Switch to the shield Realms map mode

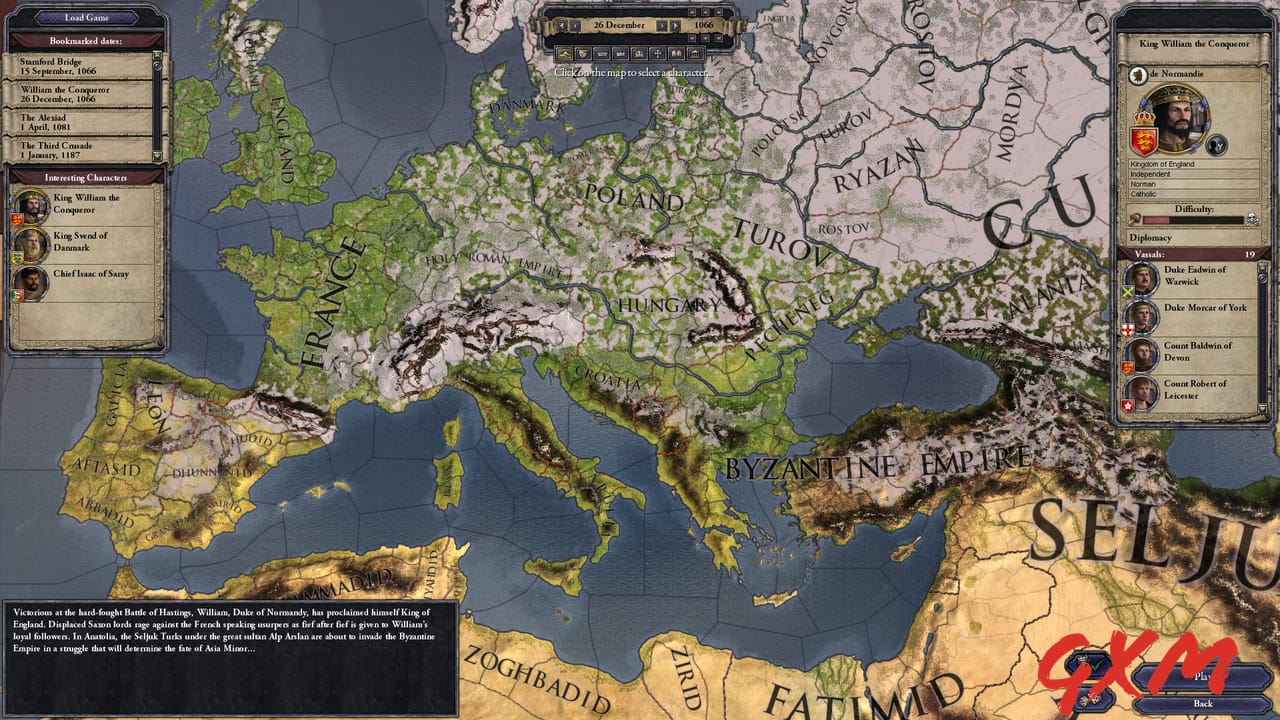[x=583, y=53]
